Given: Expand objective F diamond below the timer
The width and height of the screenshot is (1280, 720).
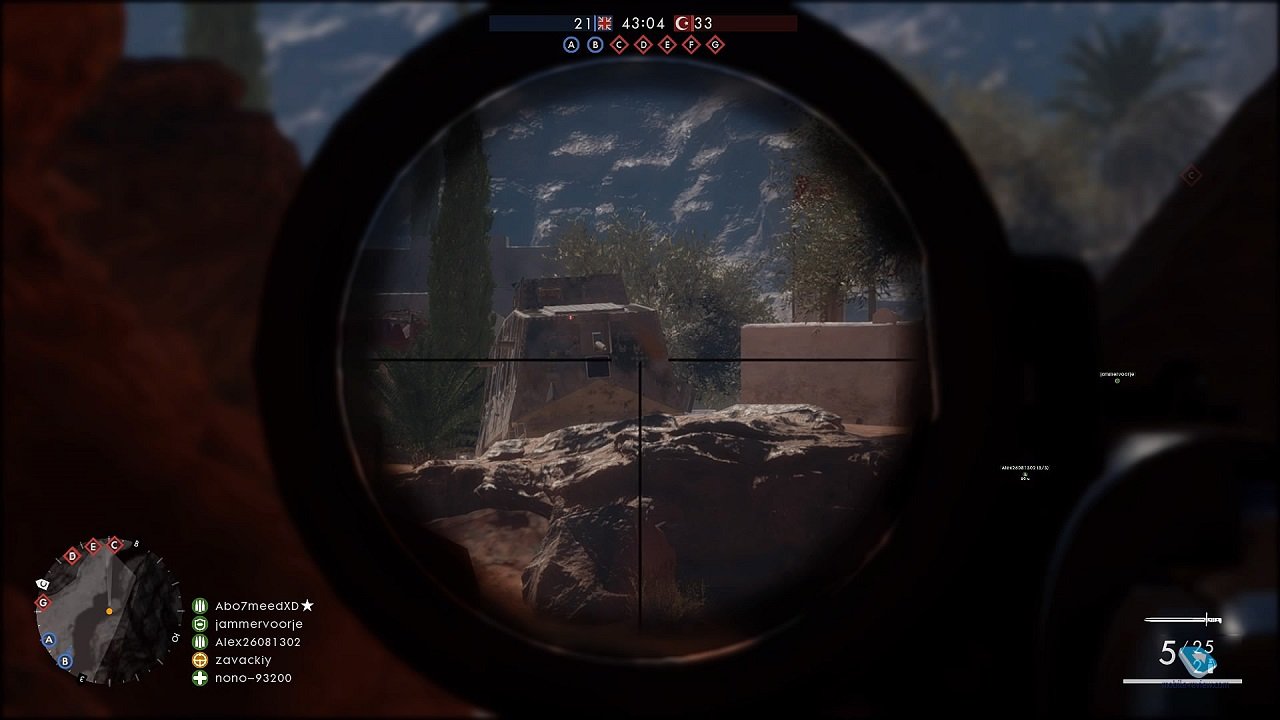Looking at the screenshot, I should 692,44.
